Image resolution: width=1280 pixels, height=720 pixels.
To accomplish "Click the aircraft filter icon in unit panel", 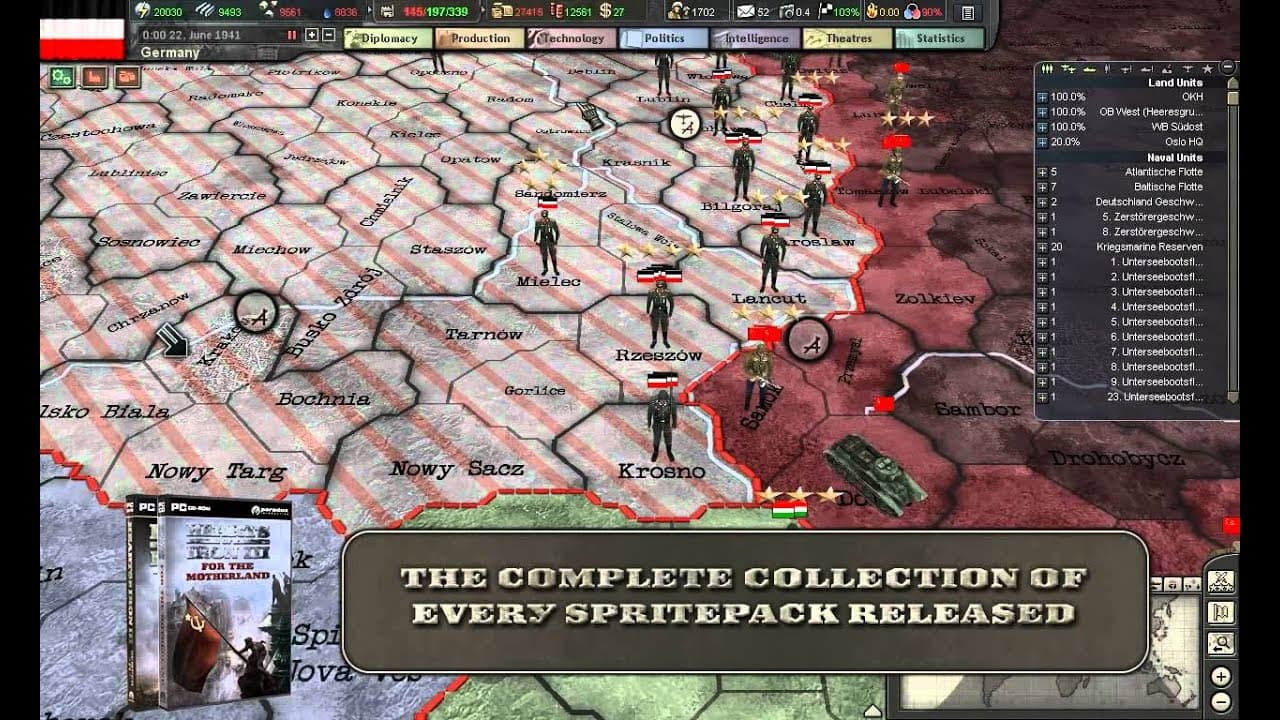I will coord(1068,68).
